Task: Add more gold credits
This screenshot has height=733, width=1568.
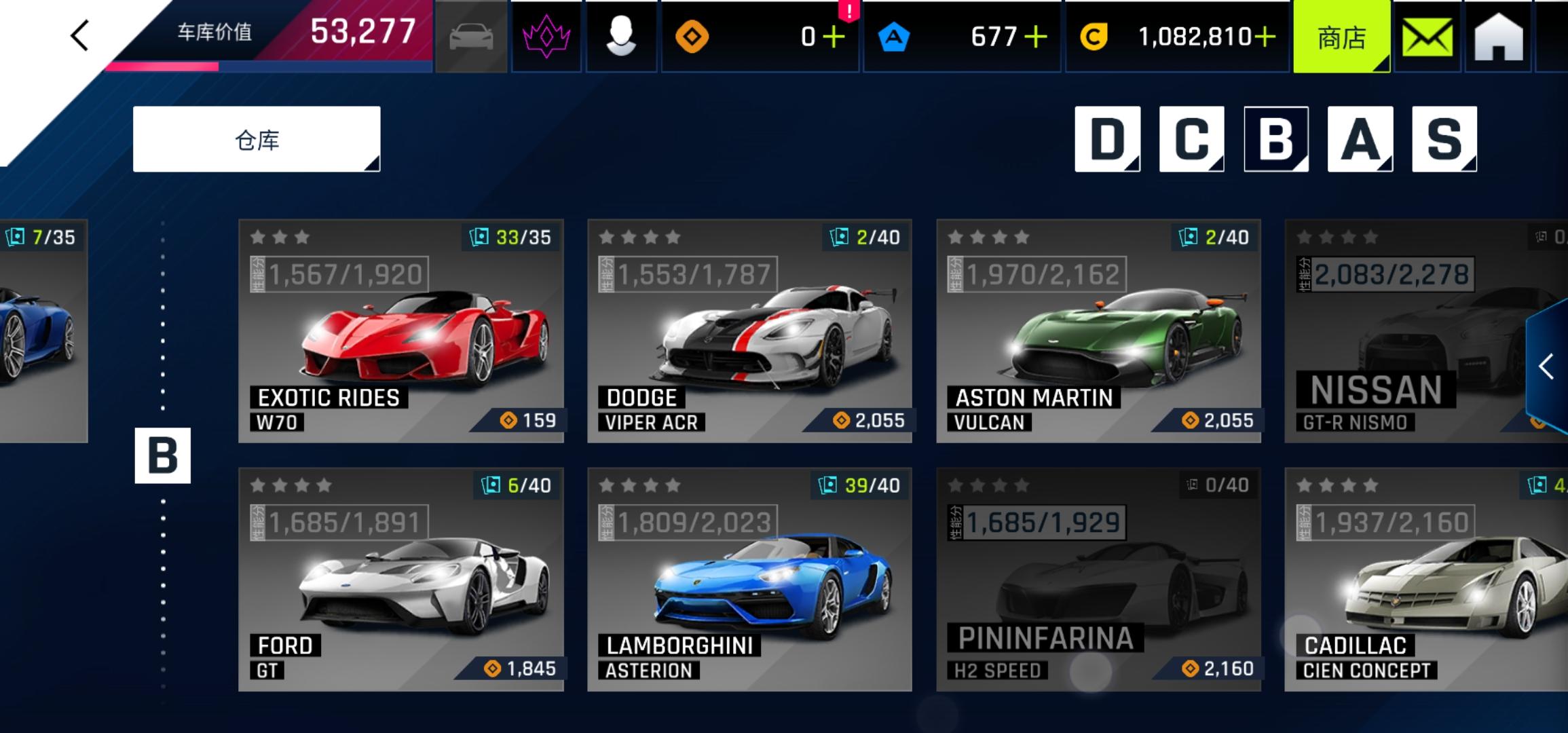Action: 1265,37
